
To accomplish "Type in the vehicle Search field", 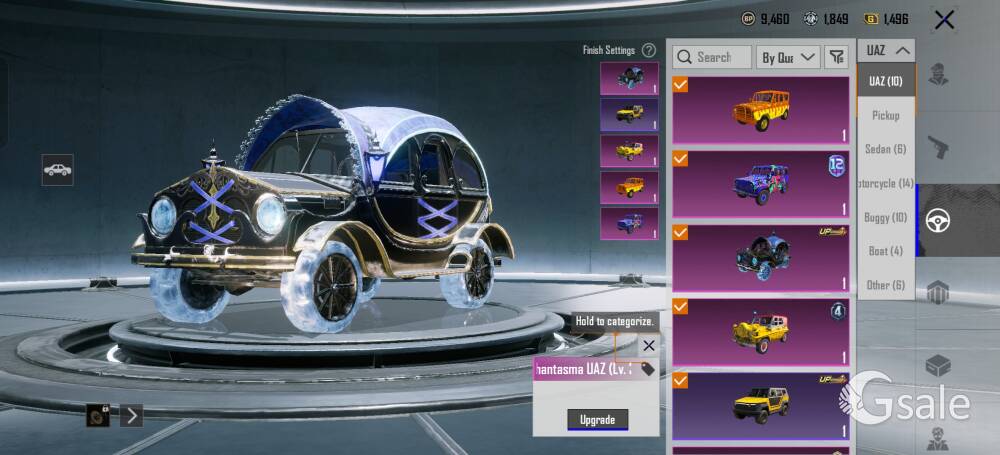I will [711, 57].
